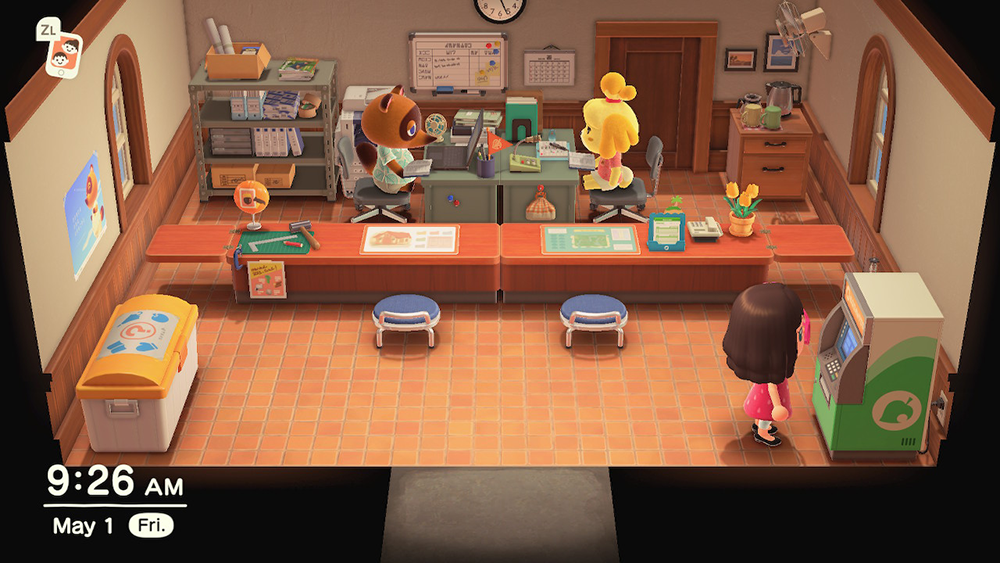Open the NookPhone icon
This screenshot has height=563, width=1000.
(x=66, y=56)
